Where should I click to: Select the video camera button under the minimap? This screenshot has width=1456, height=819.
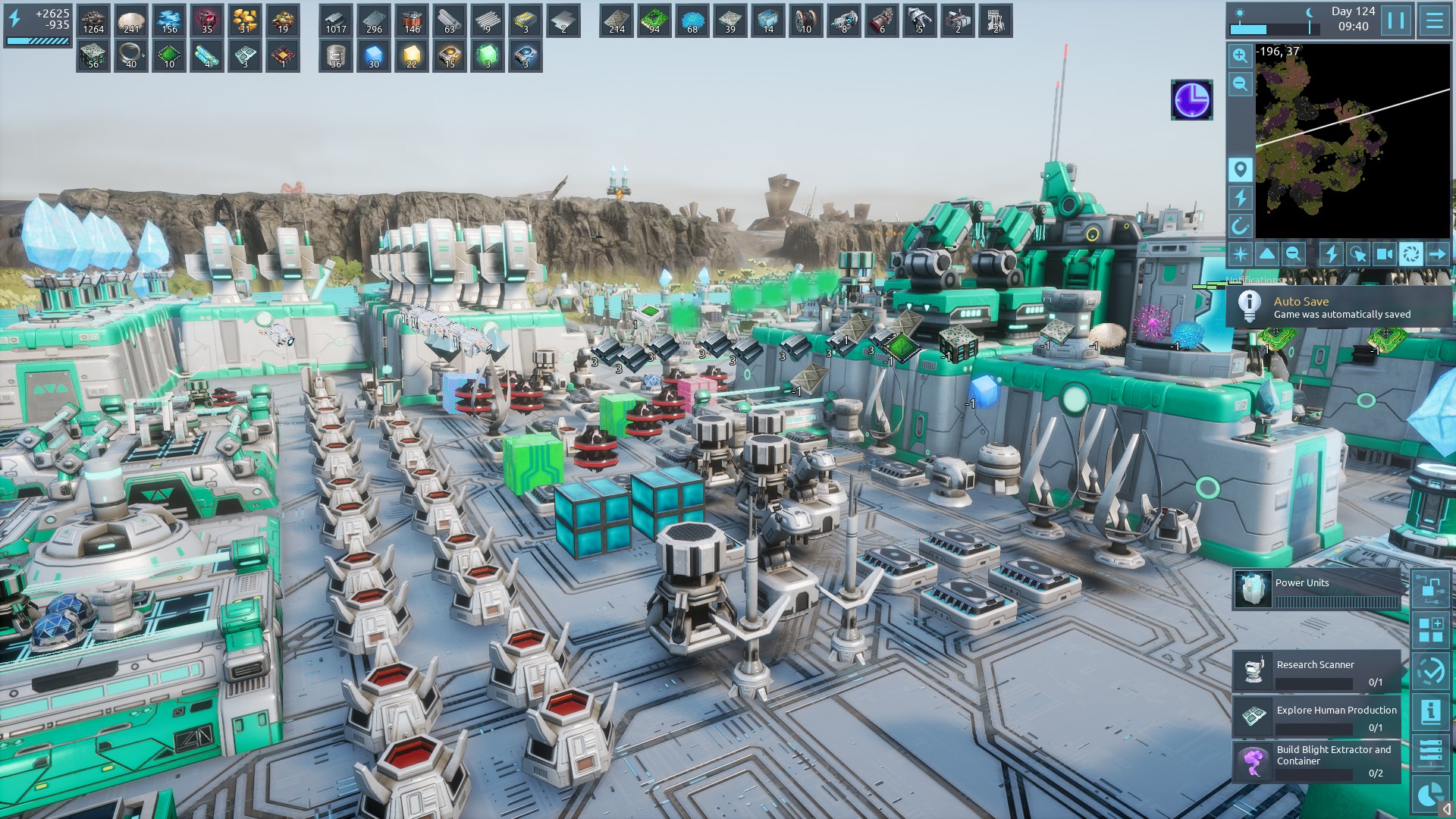pos(1385,254)
